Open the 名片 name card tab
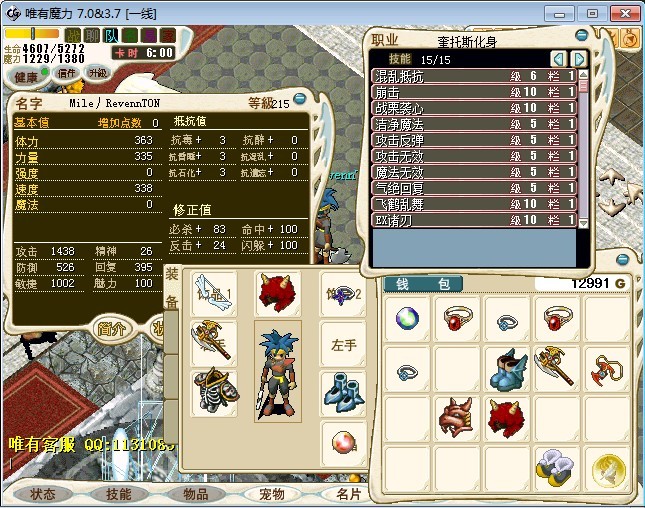 (347, 494)
